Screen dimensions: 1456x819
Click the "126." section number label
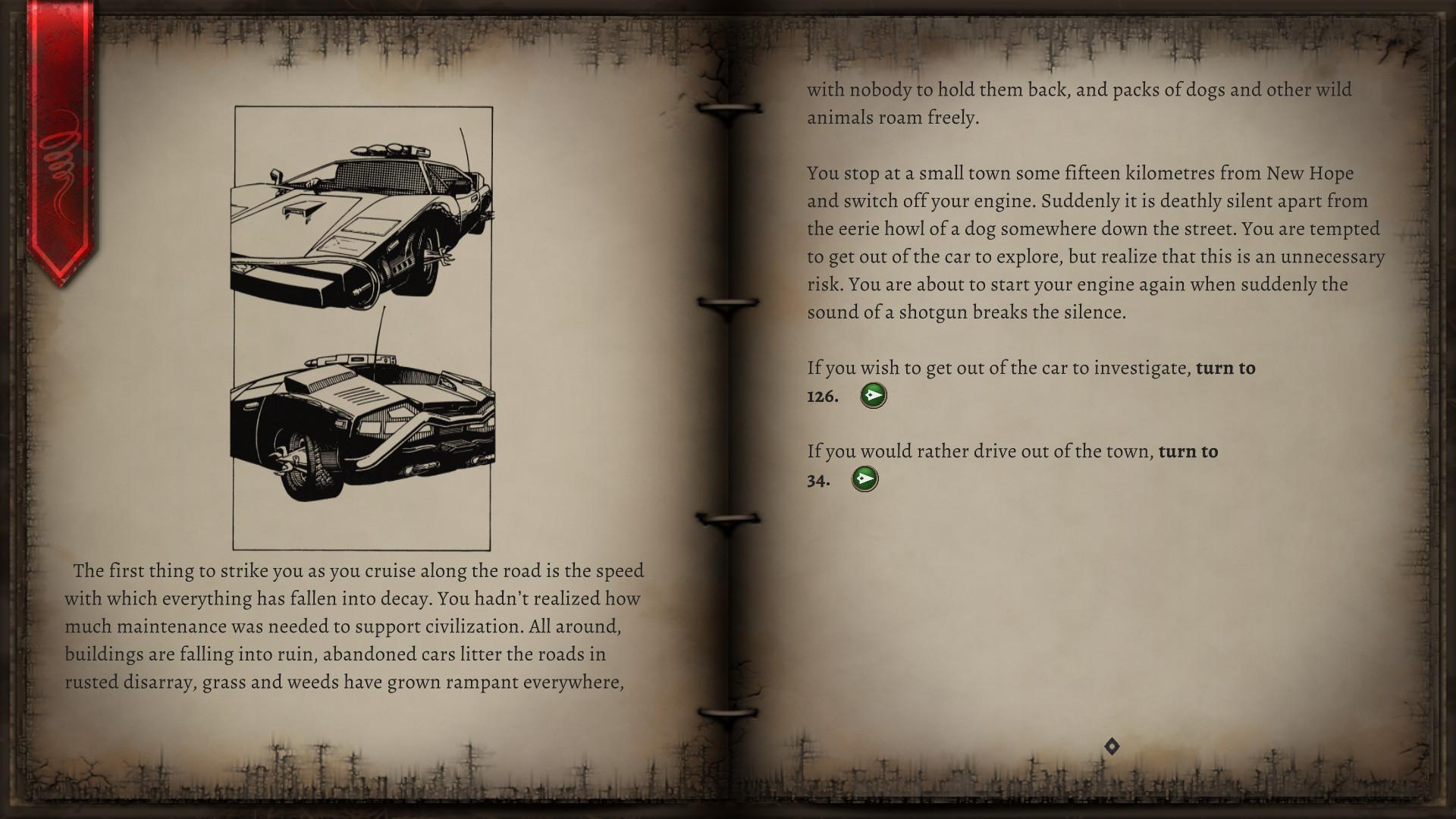(x=821, y=397)
